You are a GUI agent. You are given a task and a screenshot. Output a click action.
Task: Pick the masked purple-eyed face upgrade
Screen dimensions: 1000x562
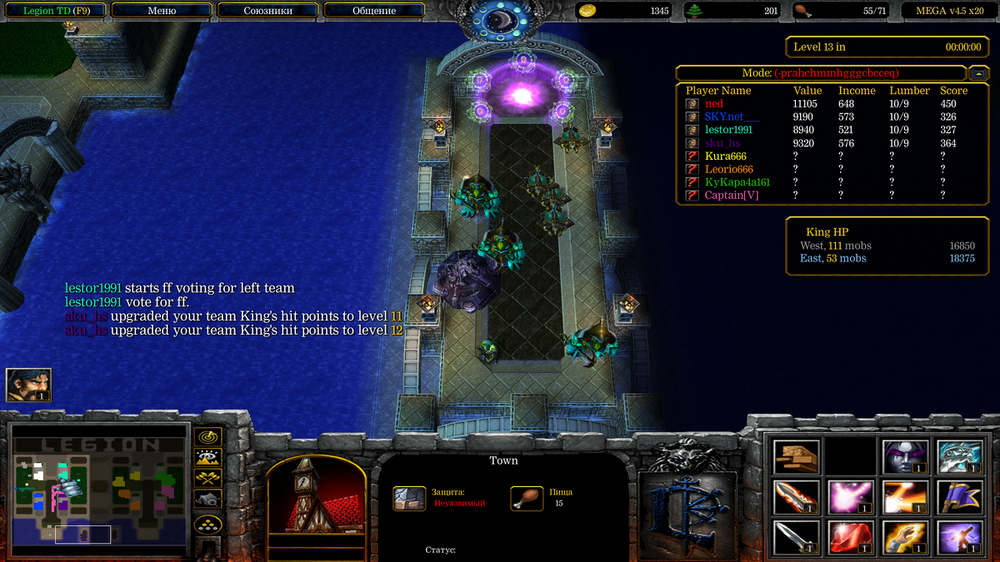[x=905, y=456]
